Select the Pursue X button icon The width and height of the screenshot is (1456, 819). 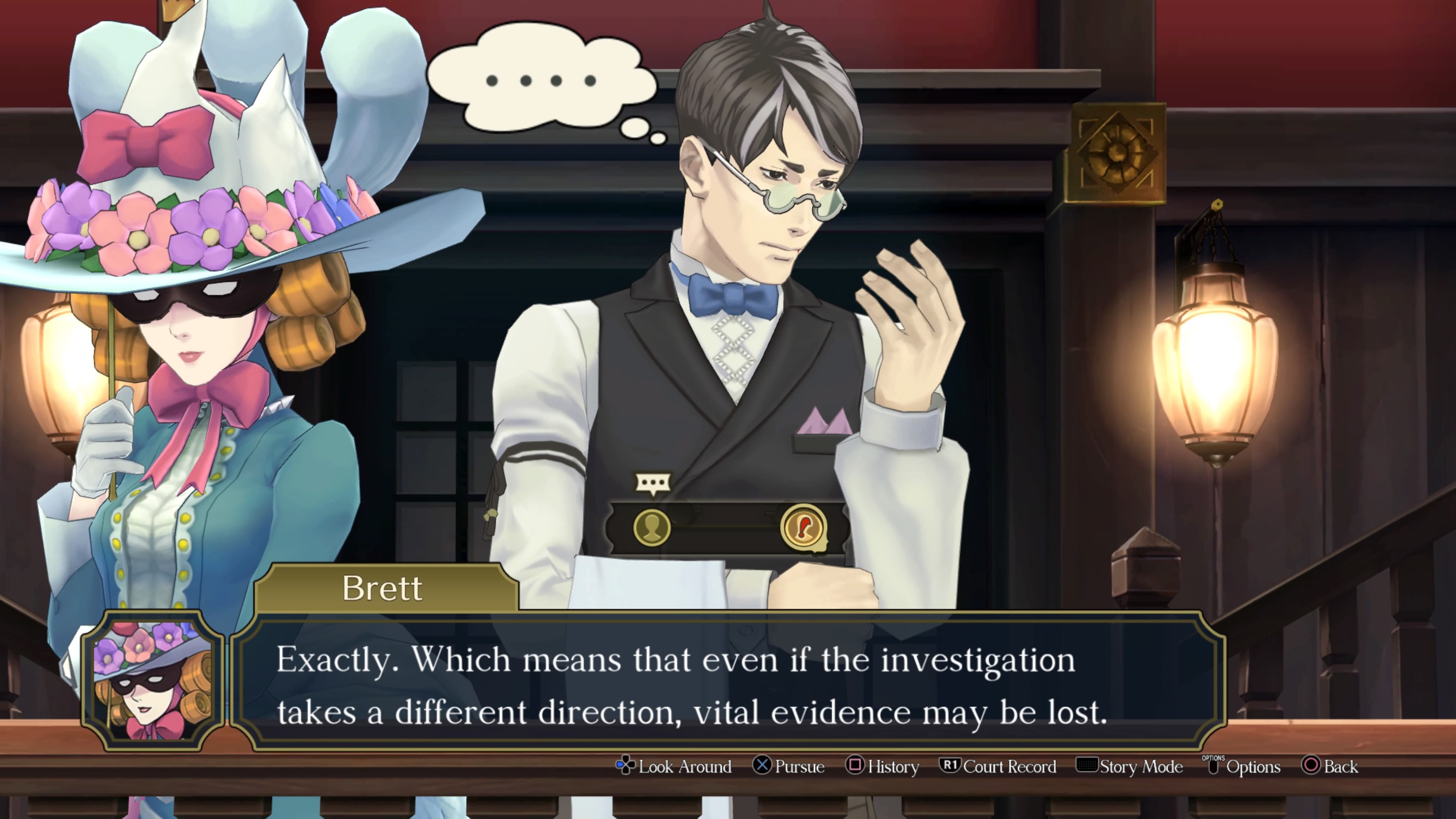coord(763,766)
